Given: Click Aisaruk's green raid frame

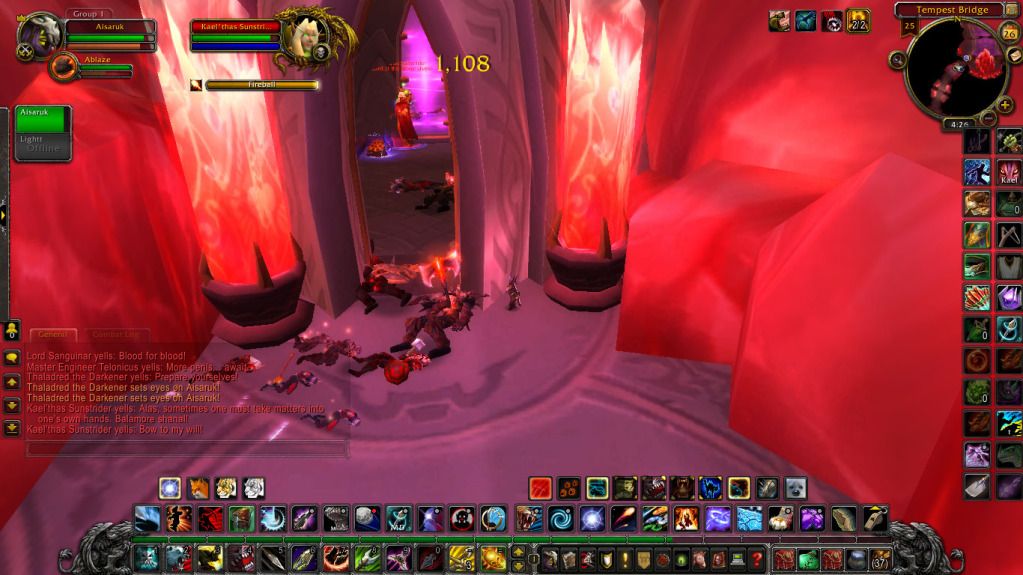Looking at the screenshot, I should (x=42, y=118).
